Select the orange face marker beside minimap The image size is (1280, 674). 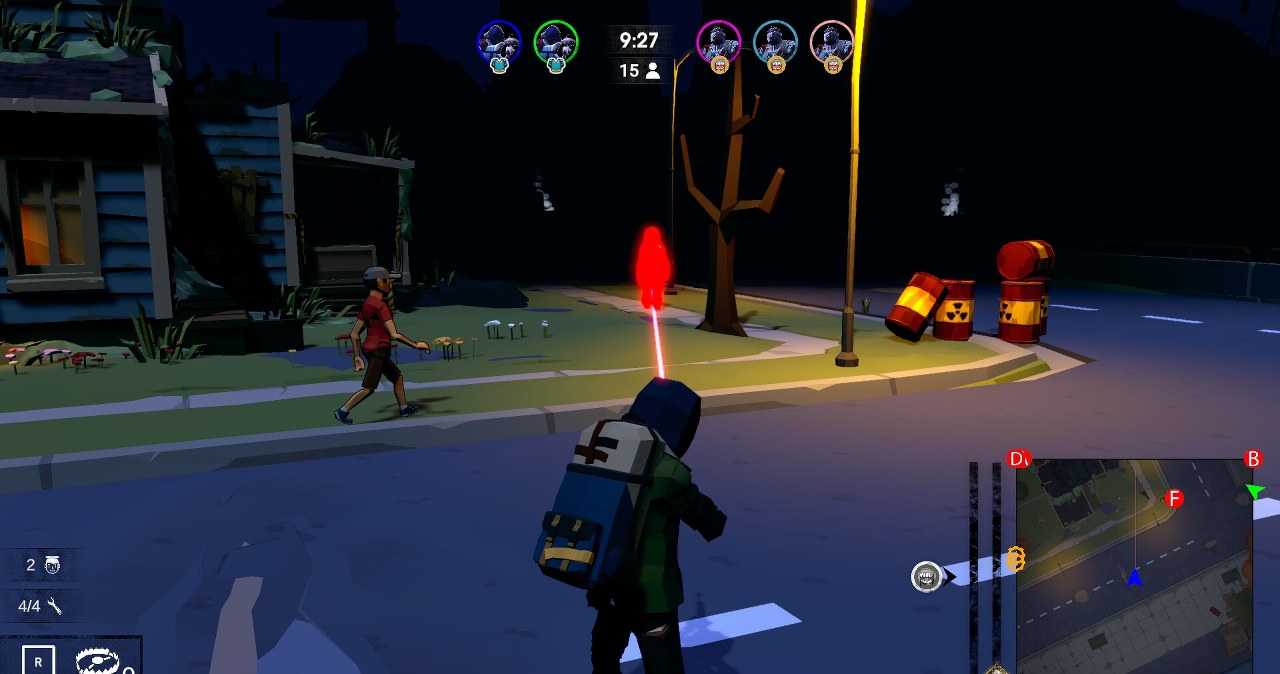pos(1016,559)
